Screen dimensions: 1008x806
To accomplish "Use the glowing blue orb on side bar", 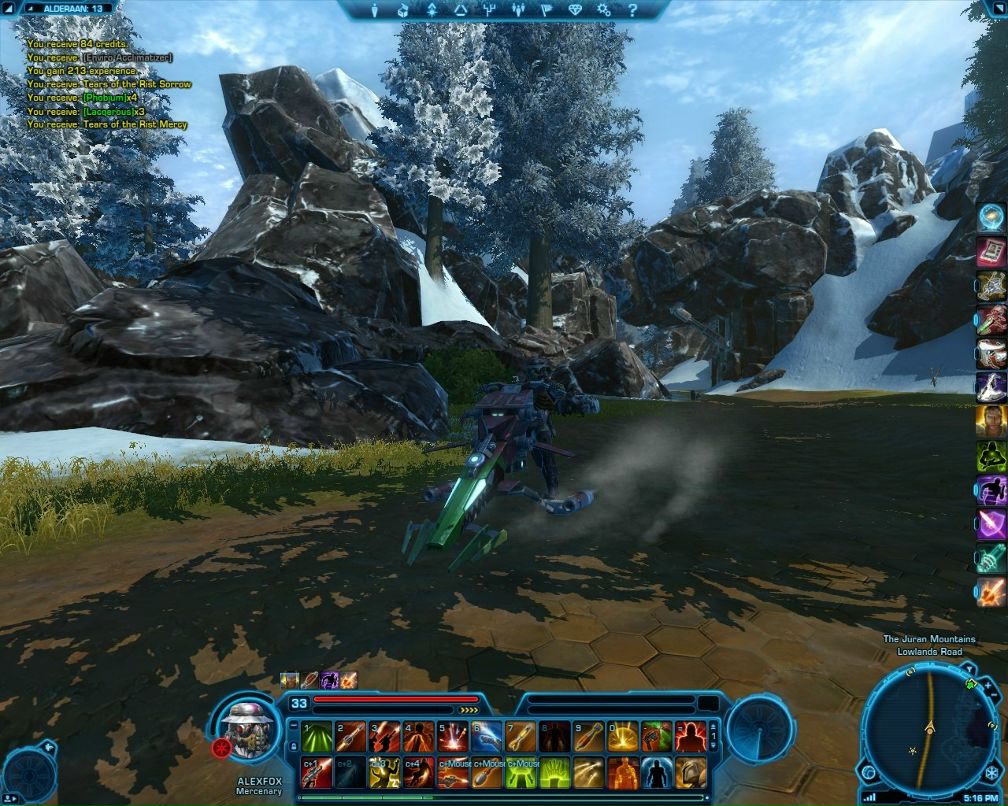I will 991,217.
